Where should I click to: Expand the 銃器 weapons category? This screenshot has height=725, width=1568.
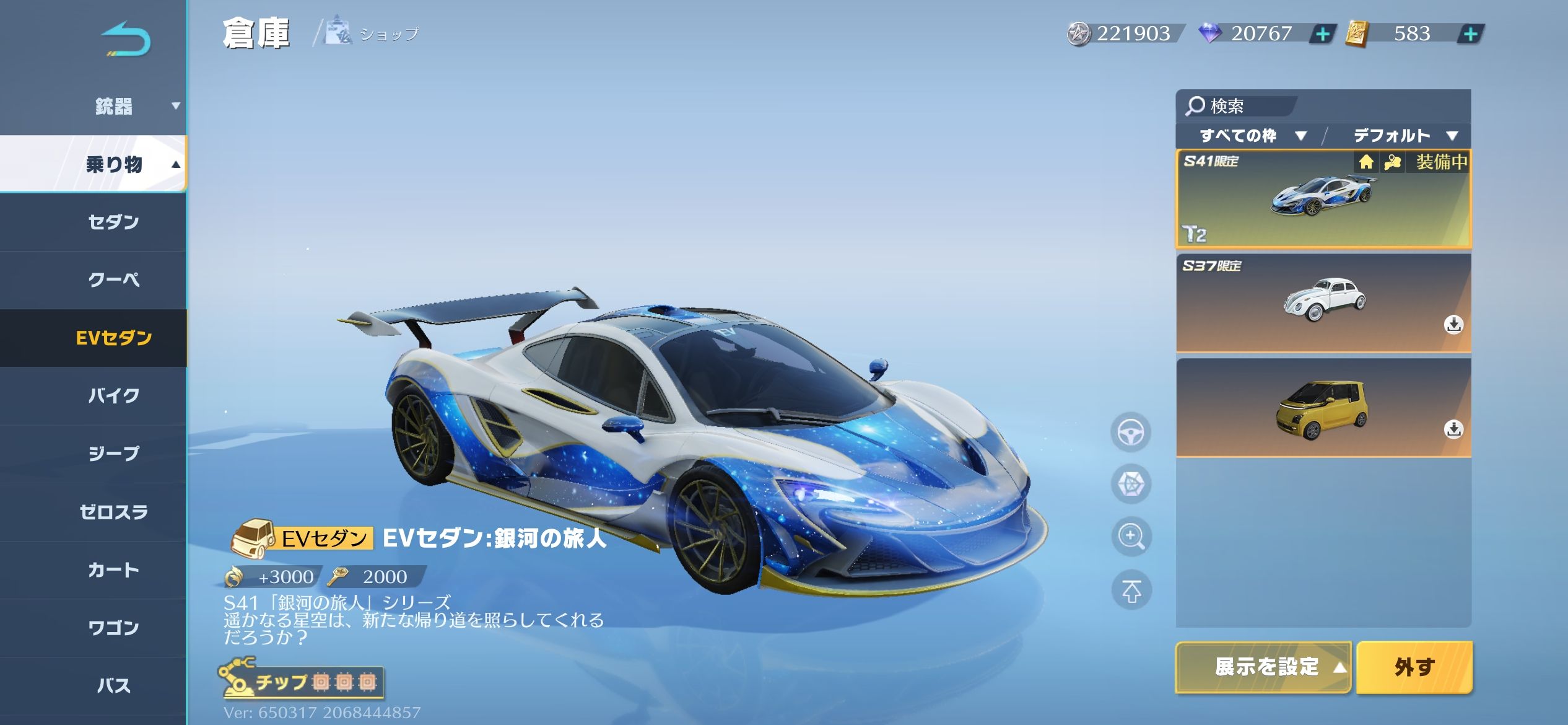click(114, 106)
